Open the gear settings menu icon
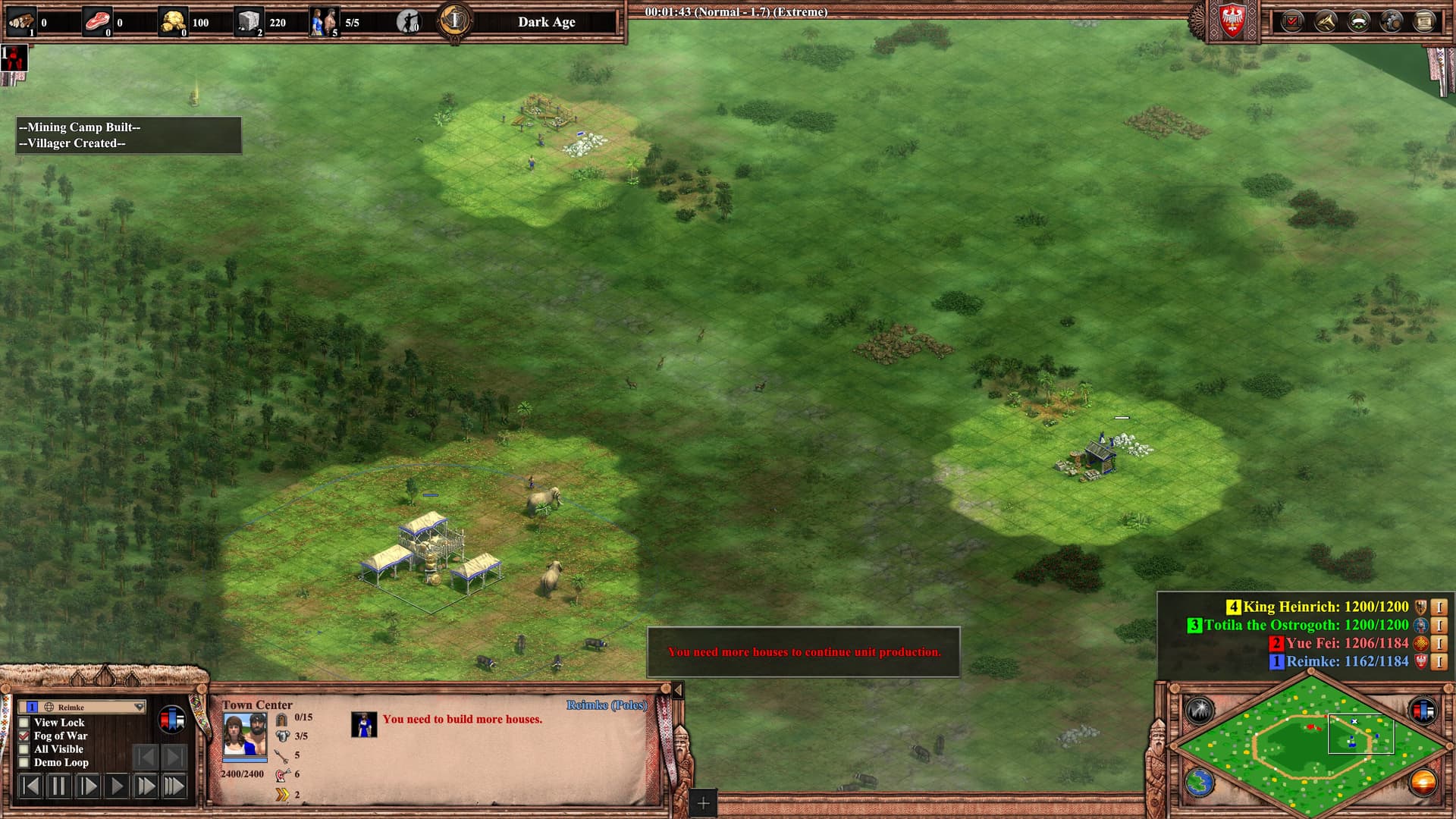The image size is (1456, 819). pyautogui.click(x=1392, y=21)
